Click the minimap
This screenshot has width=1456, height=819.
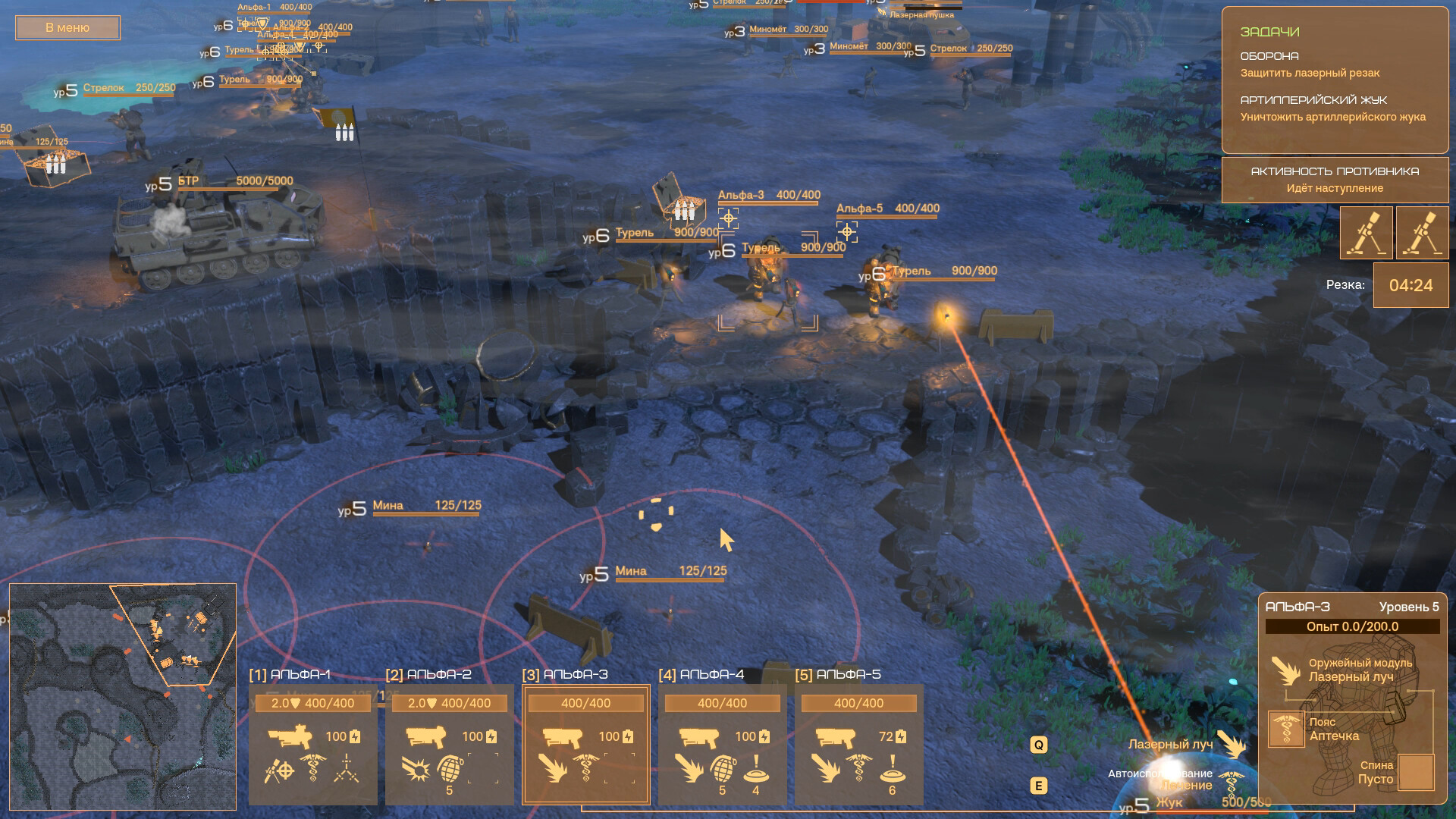(x=123, y=697)
